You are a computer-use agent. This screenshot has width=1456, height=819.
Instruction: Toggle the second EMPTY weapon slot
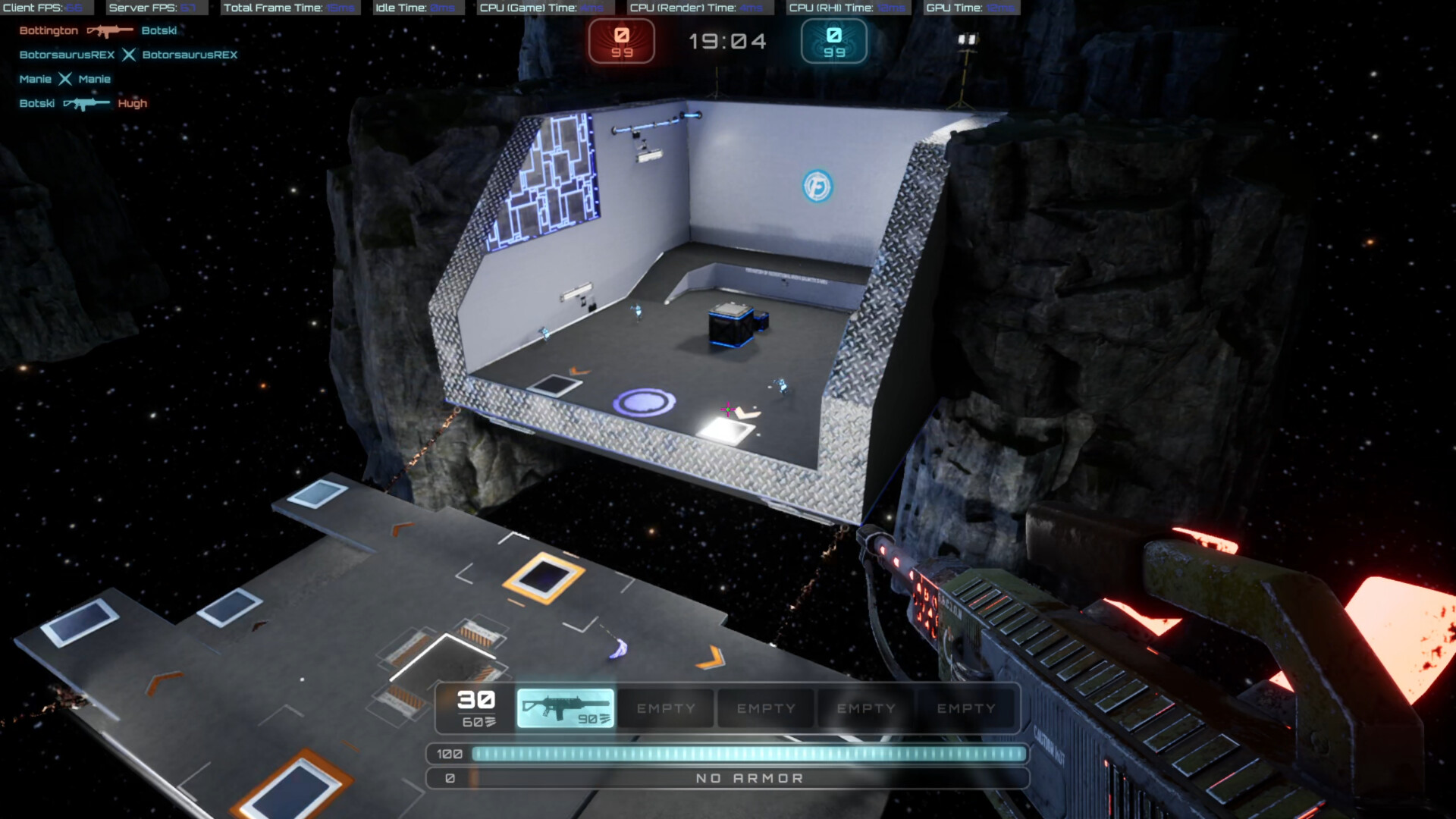point(765,708)
